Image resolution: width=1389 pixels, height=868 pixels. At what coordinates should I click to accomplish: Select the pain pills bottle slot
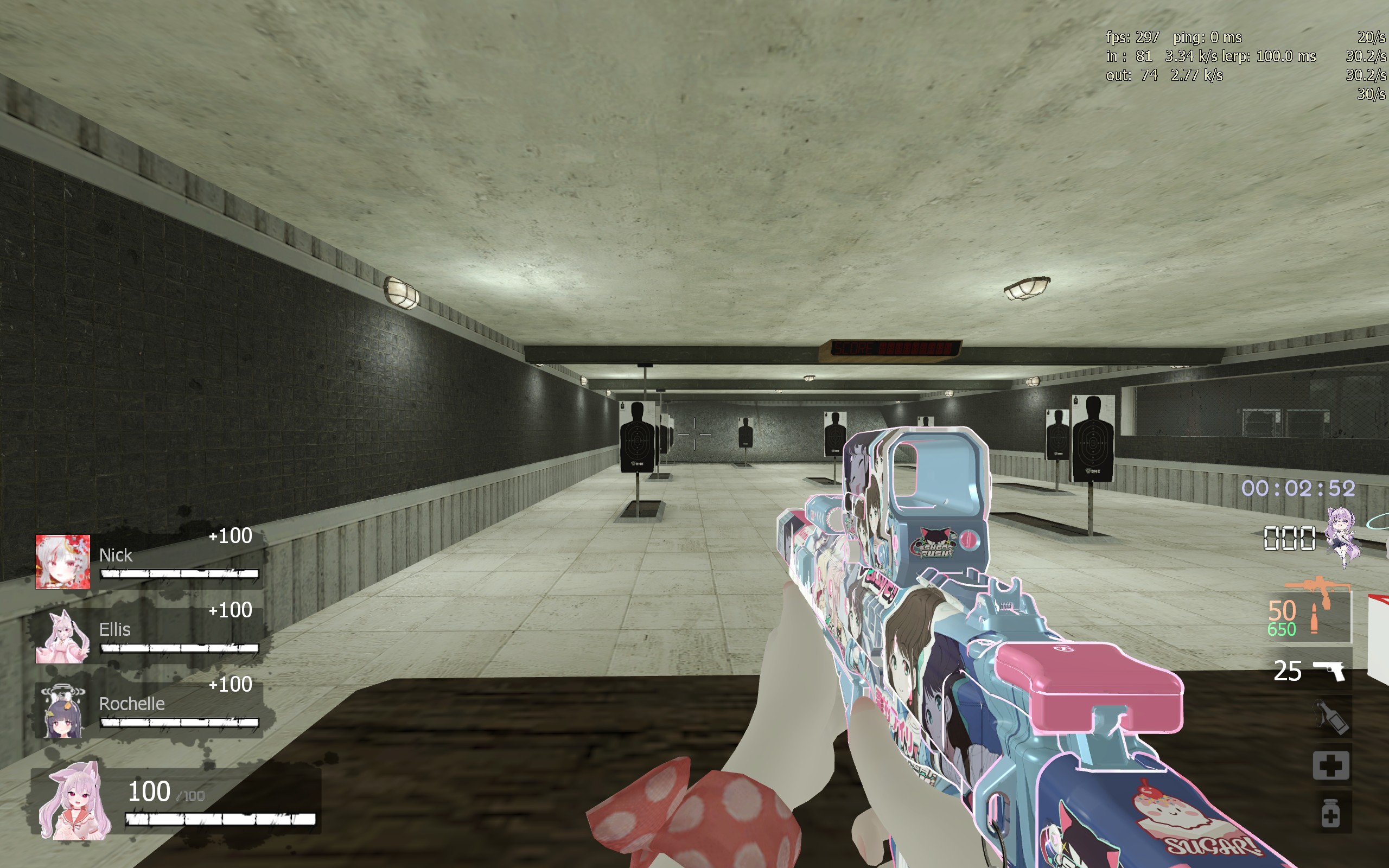click(1330, 813)
